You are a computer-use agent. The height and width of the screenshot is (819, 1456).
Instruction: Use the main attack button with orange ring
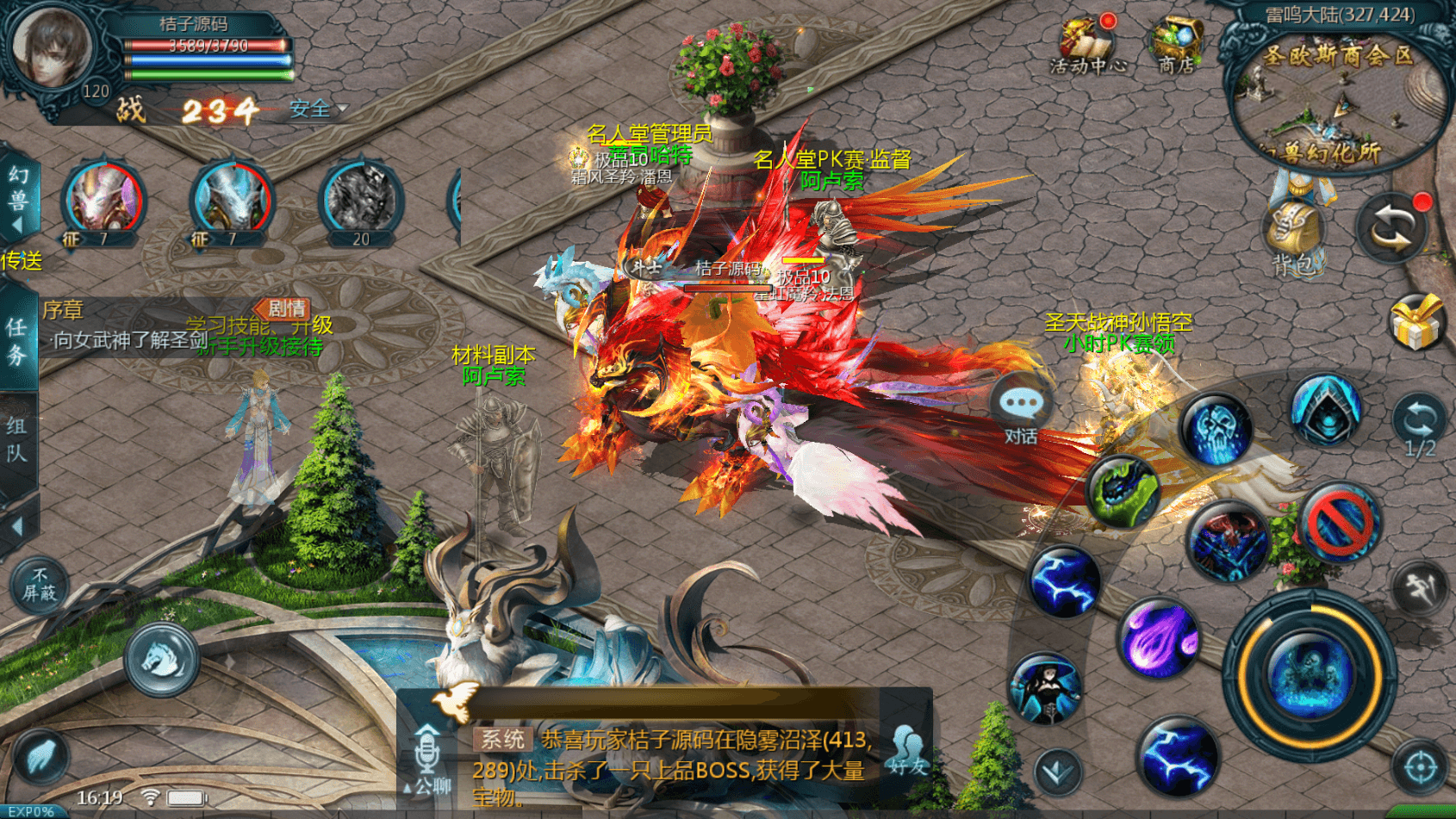pyautogui.click(x=1310, y=673)
